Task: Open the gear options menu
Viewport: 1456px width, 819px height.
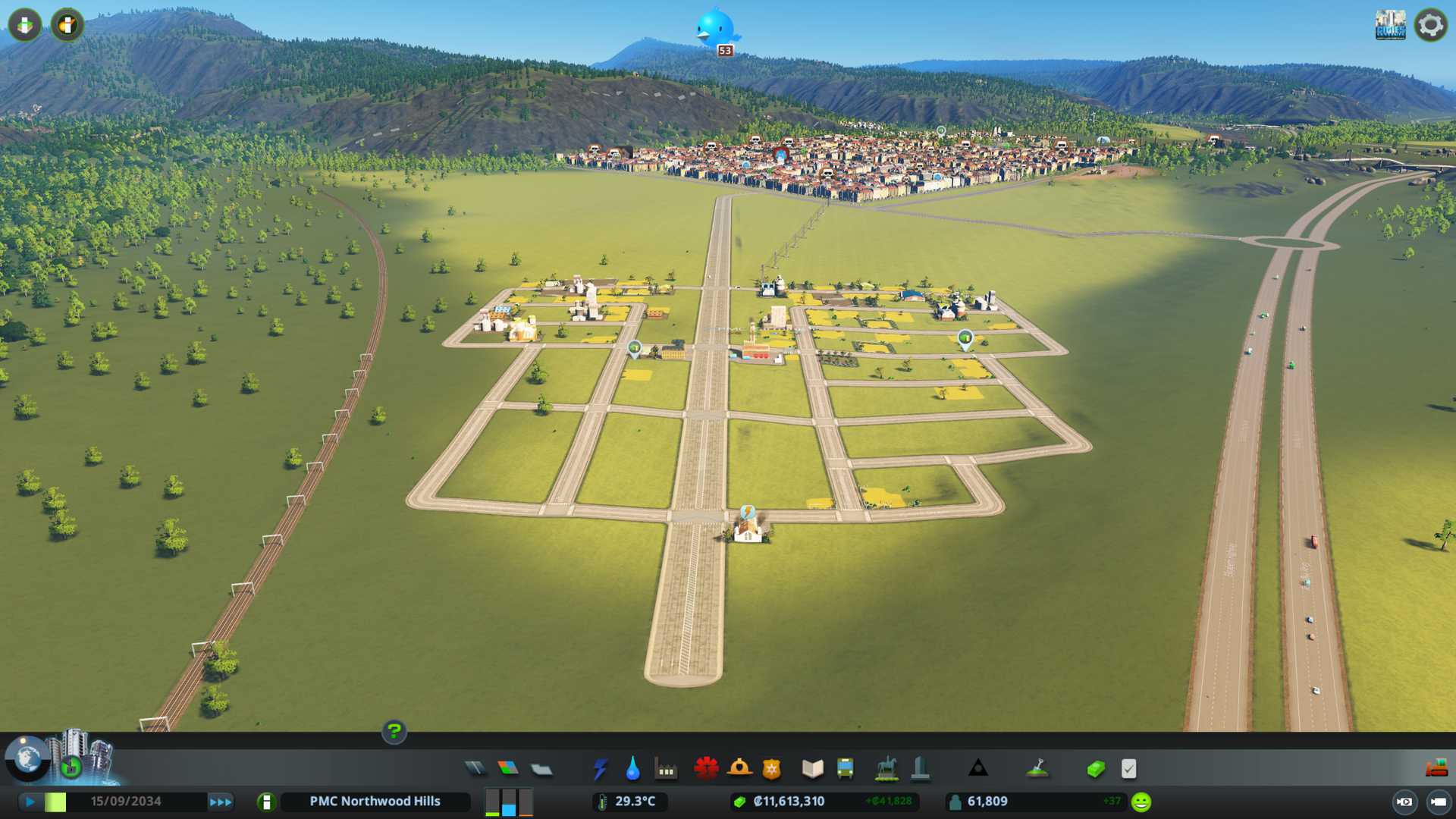Action: [1430, 25]
